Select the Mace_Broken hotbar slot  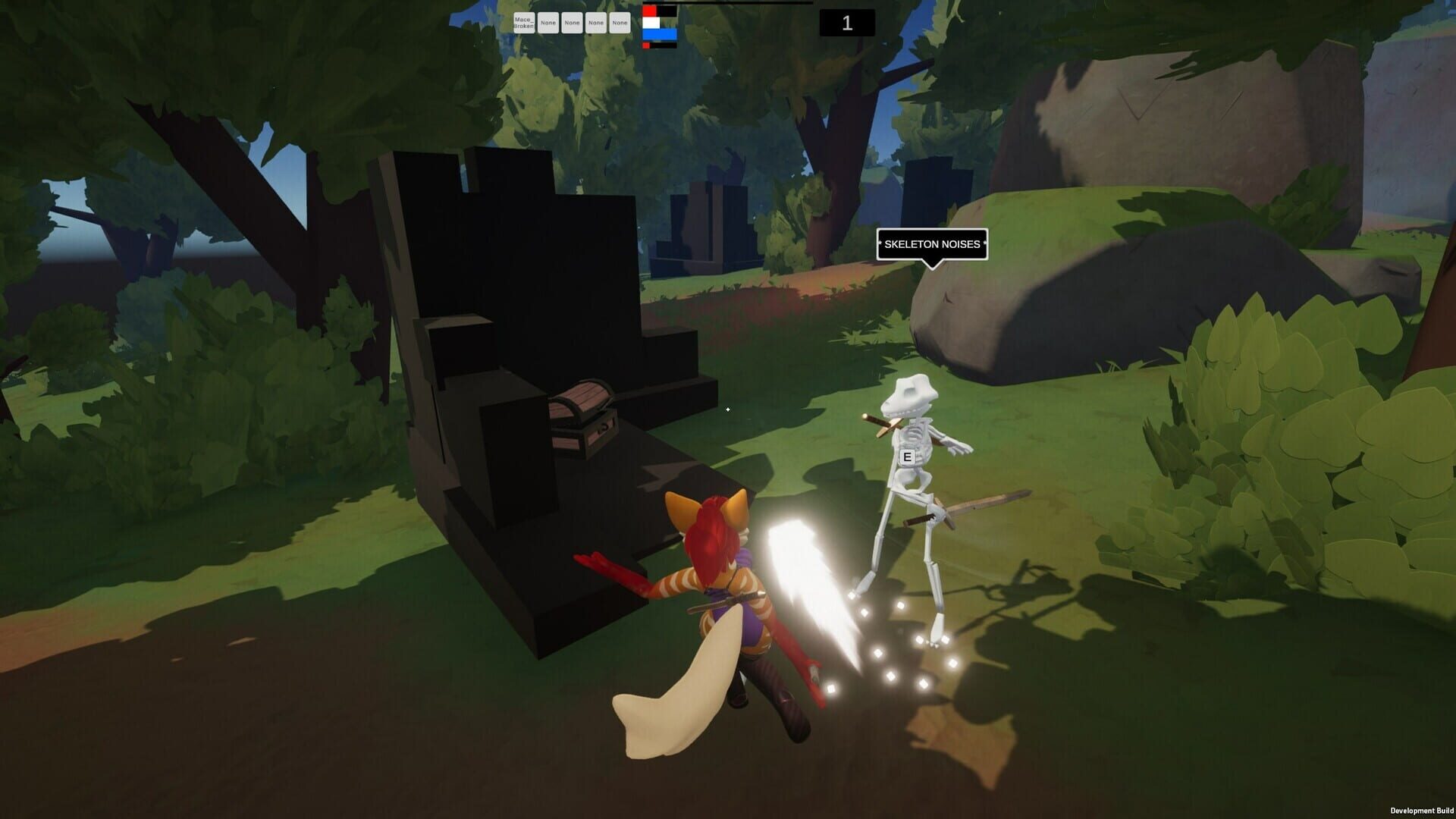coord(525,23)
